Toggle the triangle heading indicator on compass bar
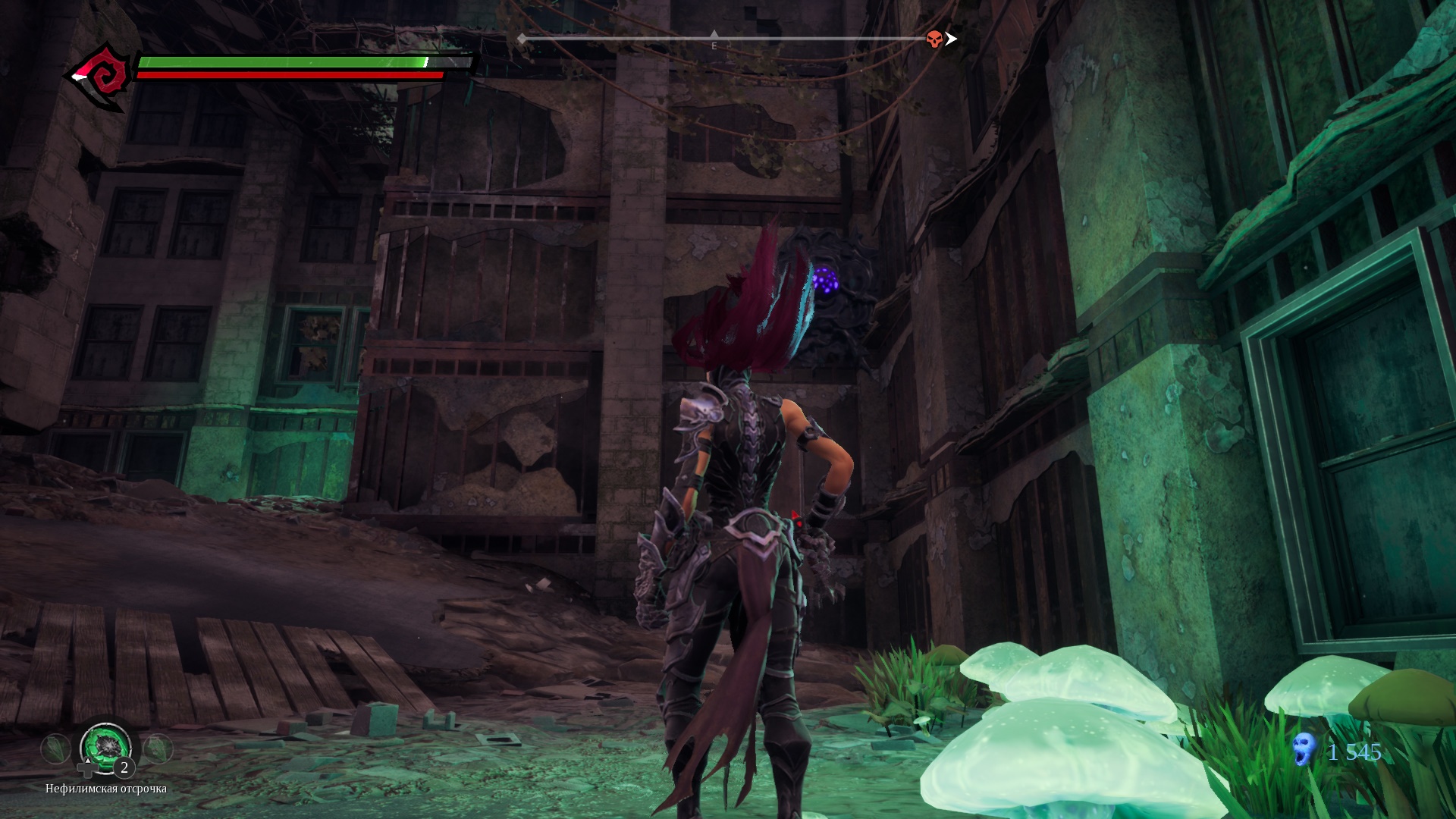Screen dimensions: 1456x819 point(714,34)
